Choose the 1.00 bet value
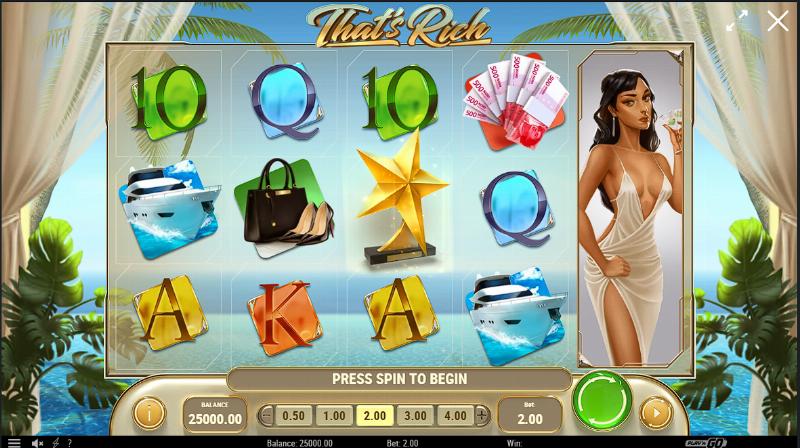The width and height of the screenshot is (800, 448). tap(334, 415)
